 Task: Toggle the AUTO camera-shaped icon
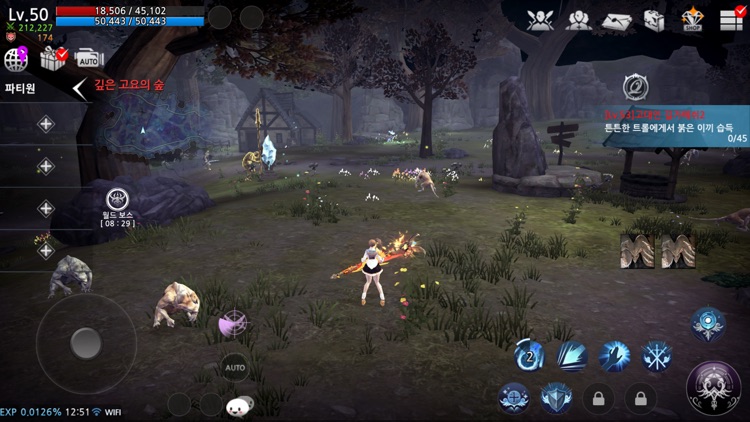coord(89,59)
